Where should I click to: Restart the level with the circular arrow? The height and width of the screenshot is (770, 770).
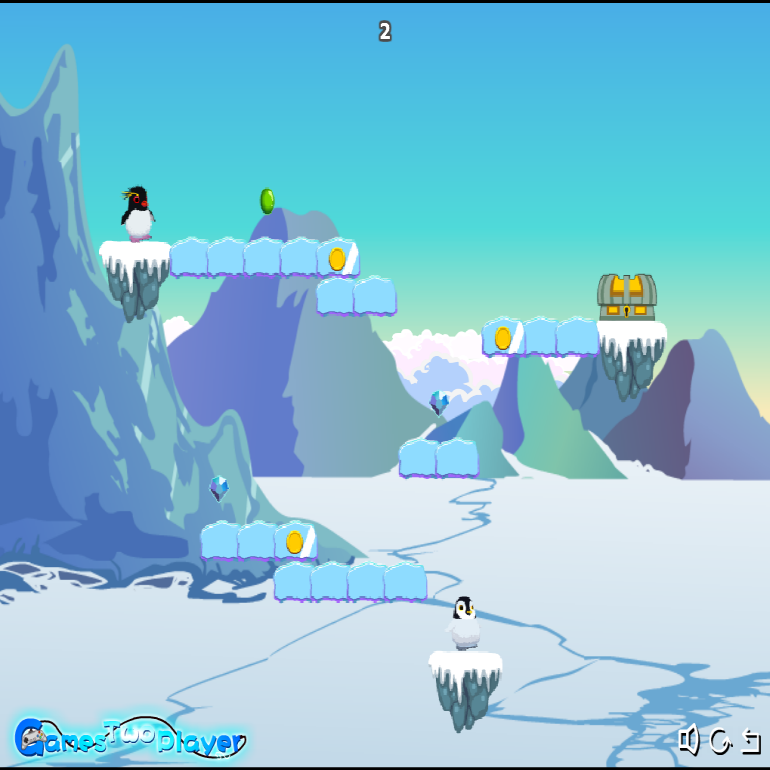720,741
